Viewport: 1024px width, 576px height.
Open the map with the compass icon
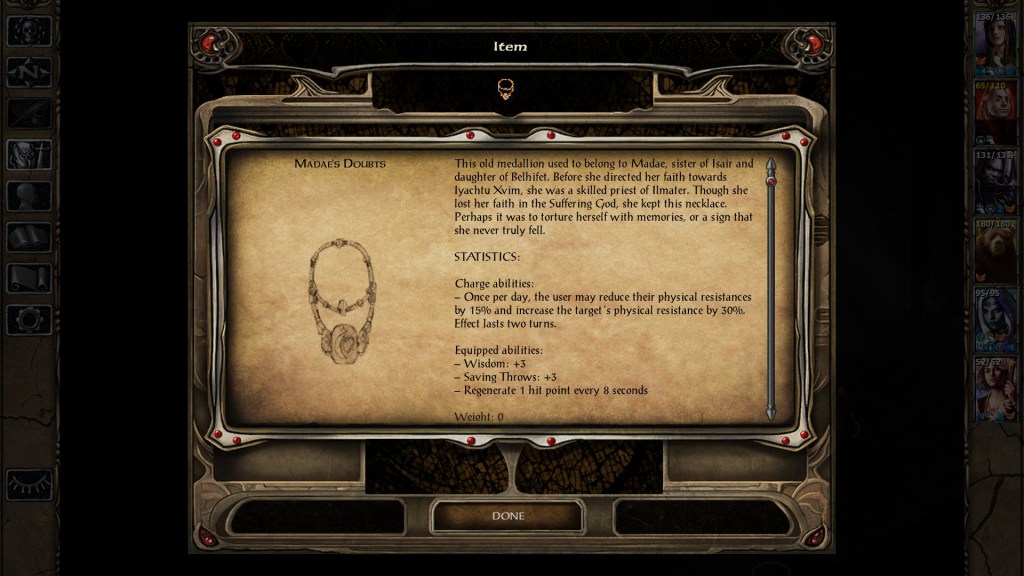[x=28, y=72]
